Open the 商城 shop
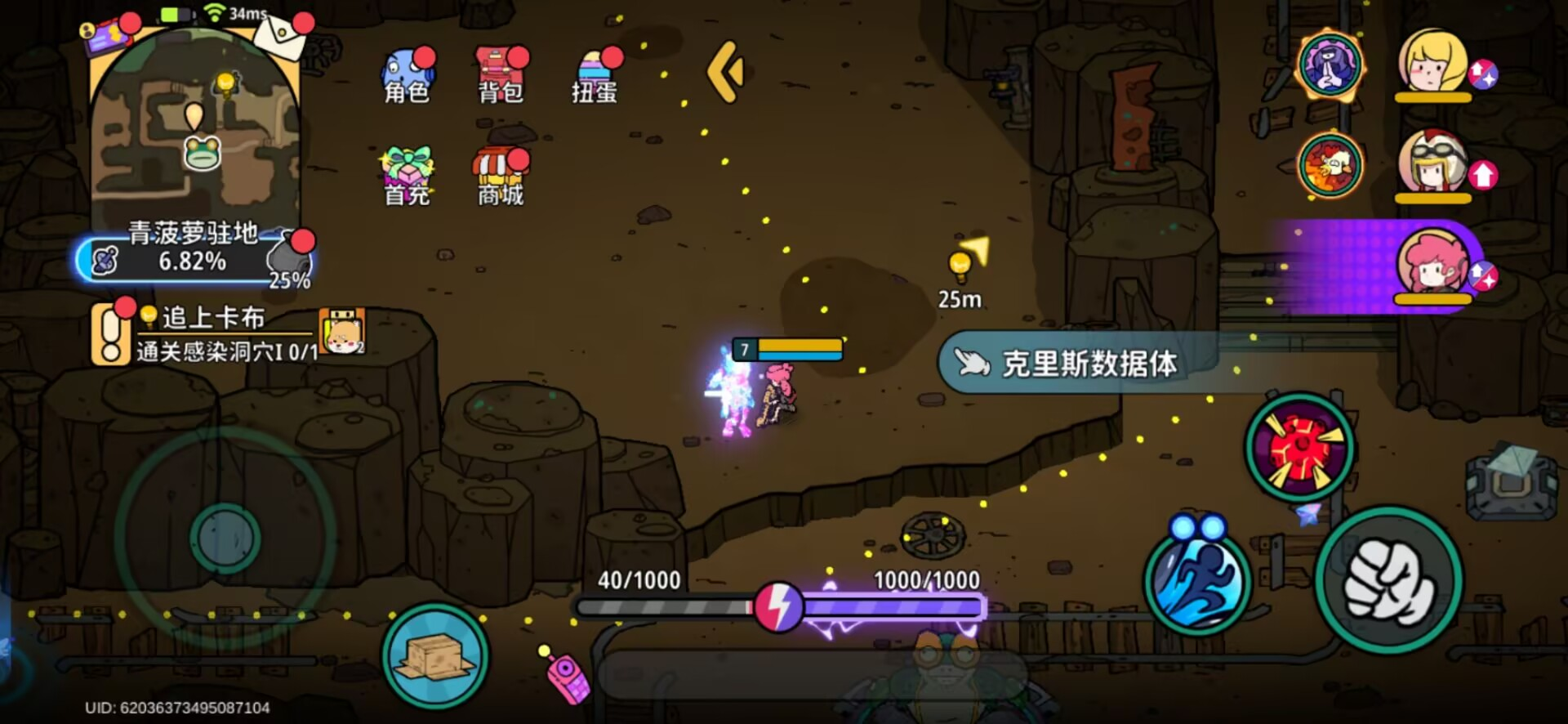 tap(500, 172)
